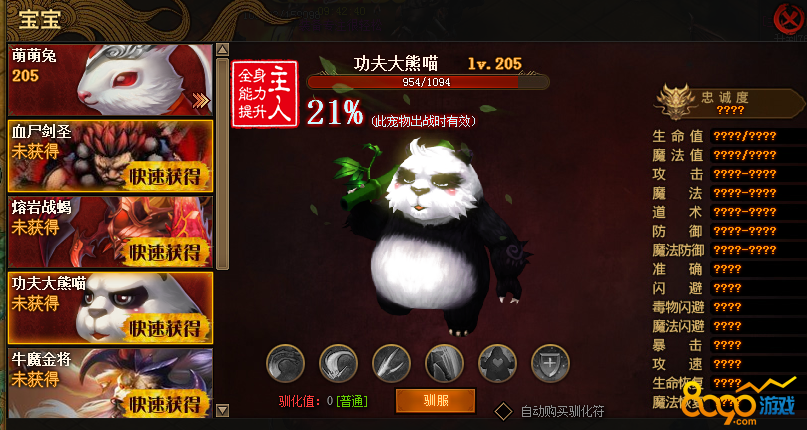The image size is (807, 430).
Task: Toggle the 自动购买驯化符 auto-buy option
Action: coord(505,411)
